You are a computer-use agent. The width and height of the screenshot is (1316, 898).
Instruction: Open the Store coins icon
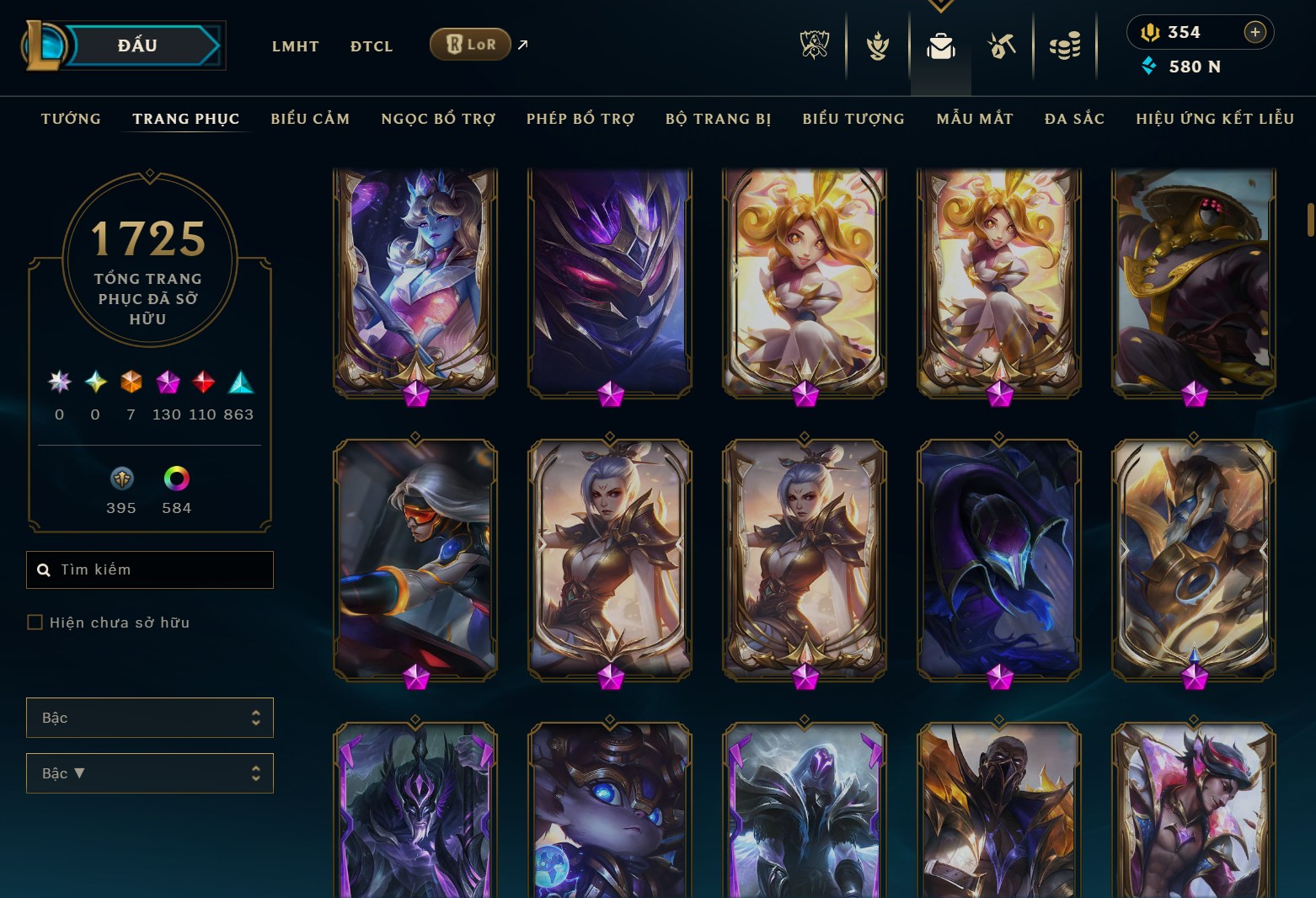click(x=1066, y=46)
